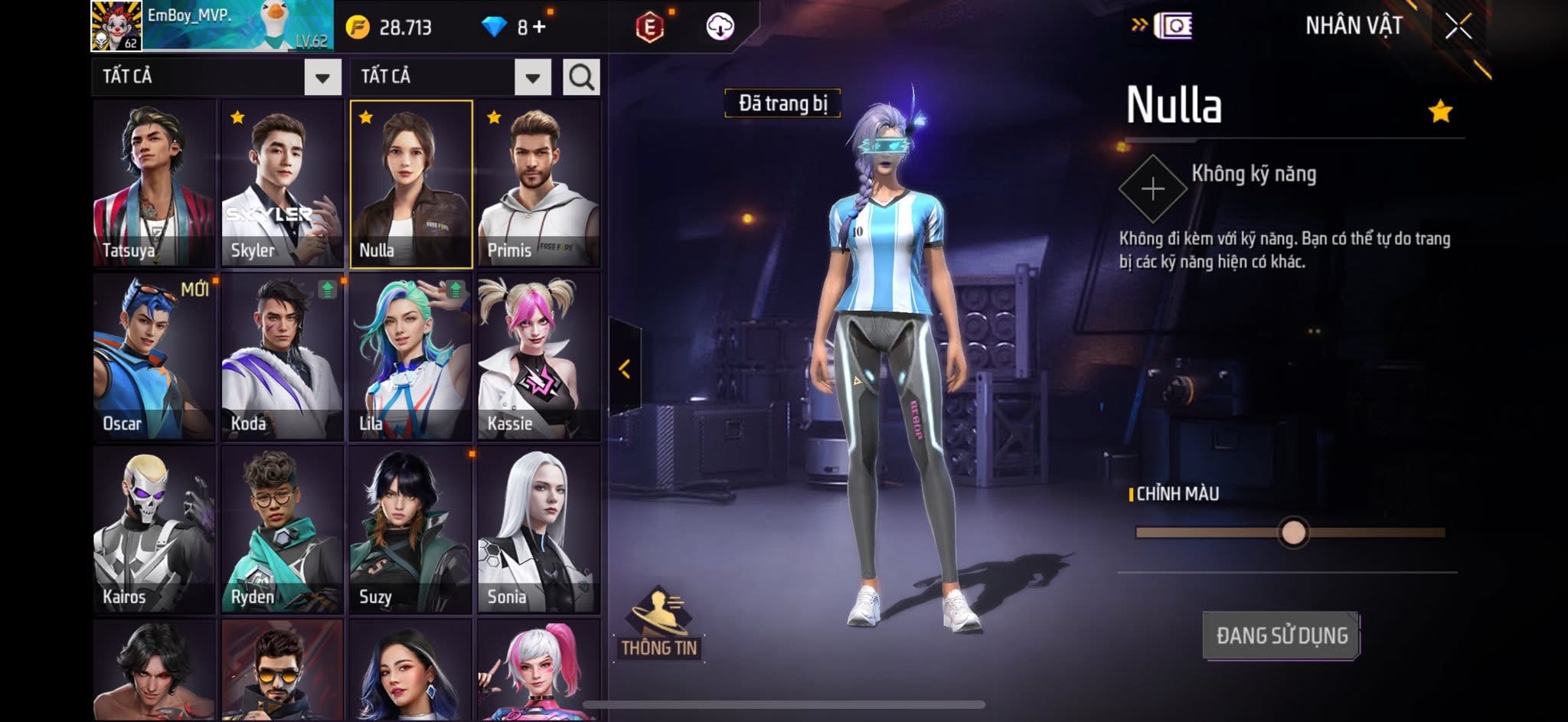This screenshot has width=1568, height=722.
Task: Add a skill in the empty plus slot
Action: pyautogui.click(x=1152, y=189)
